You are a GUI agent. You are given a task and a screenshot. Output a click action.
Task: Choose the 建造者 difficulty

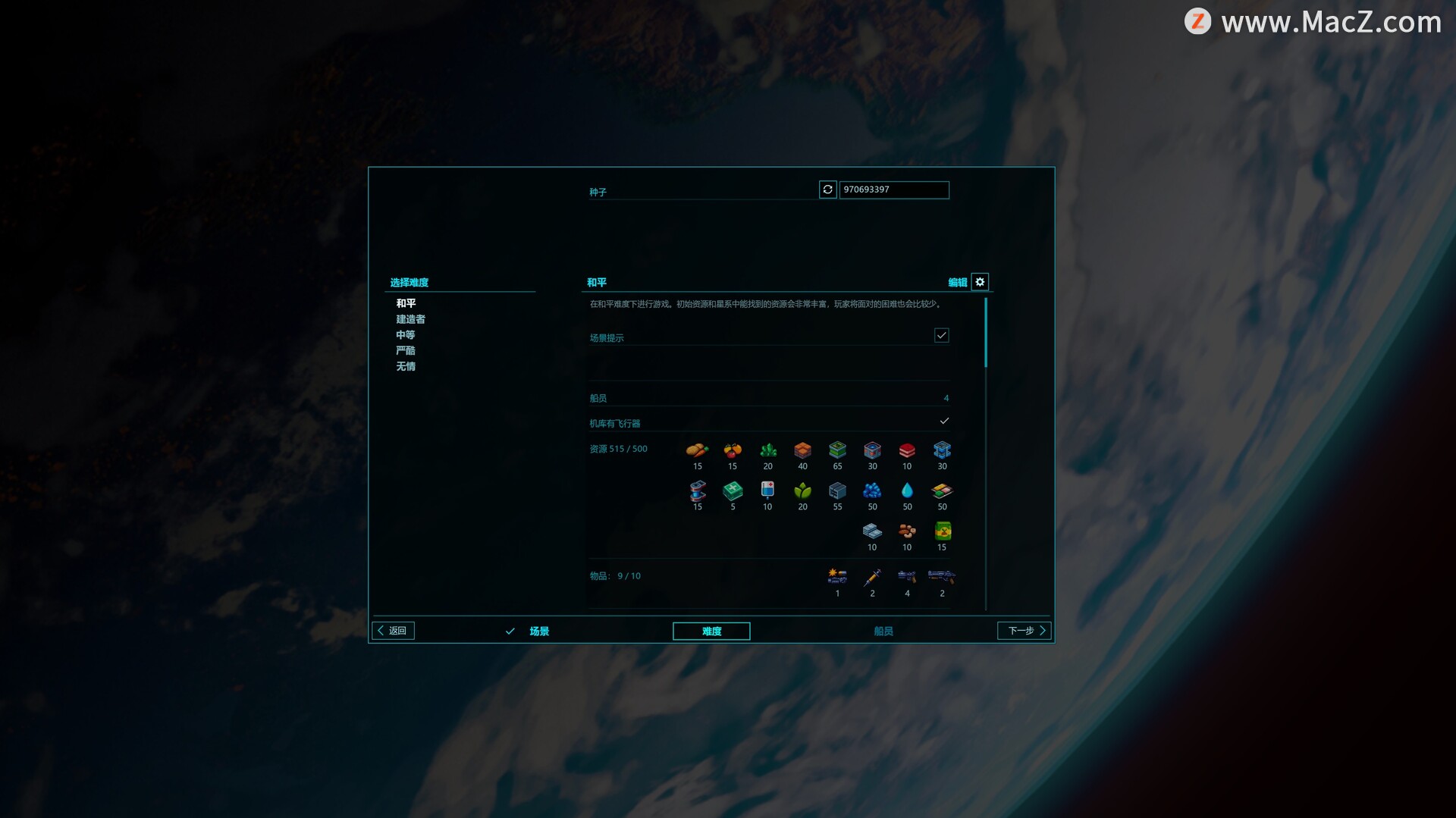[x=410, y=319]
